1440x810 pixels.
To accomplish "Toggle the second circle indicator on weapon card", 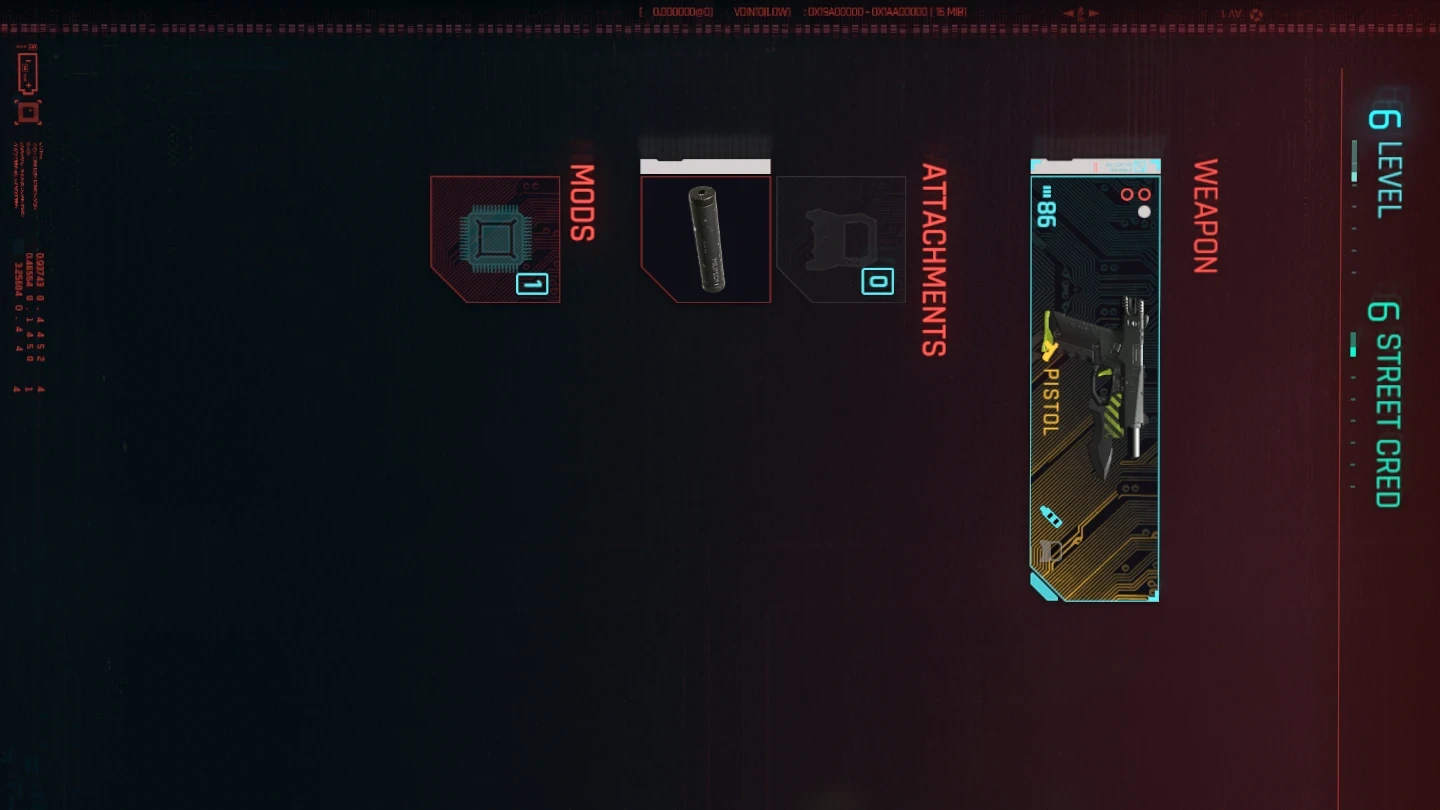I will (x=1147, y=196).
